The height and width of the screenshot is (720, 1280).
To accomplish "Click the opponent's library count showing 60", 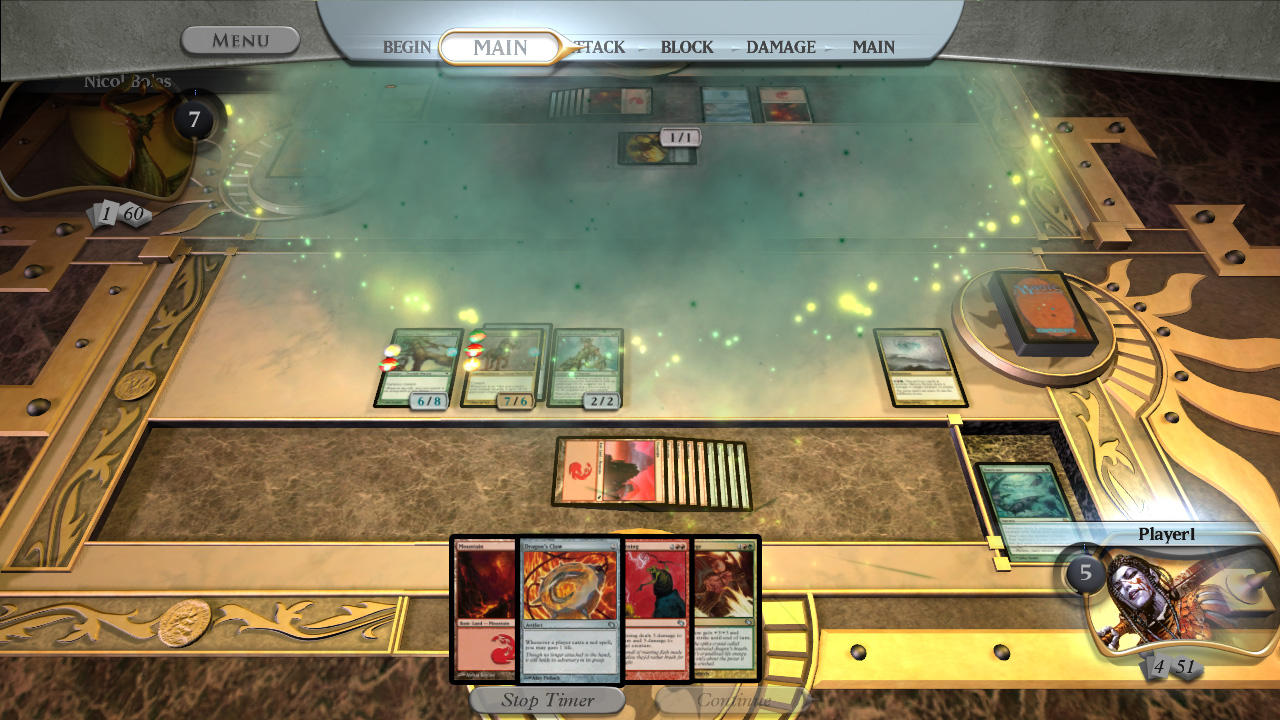I will (x=136, y=212).
